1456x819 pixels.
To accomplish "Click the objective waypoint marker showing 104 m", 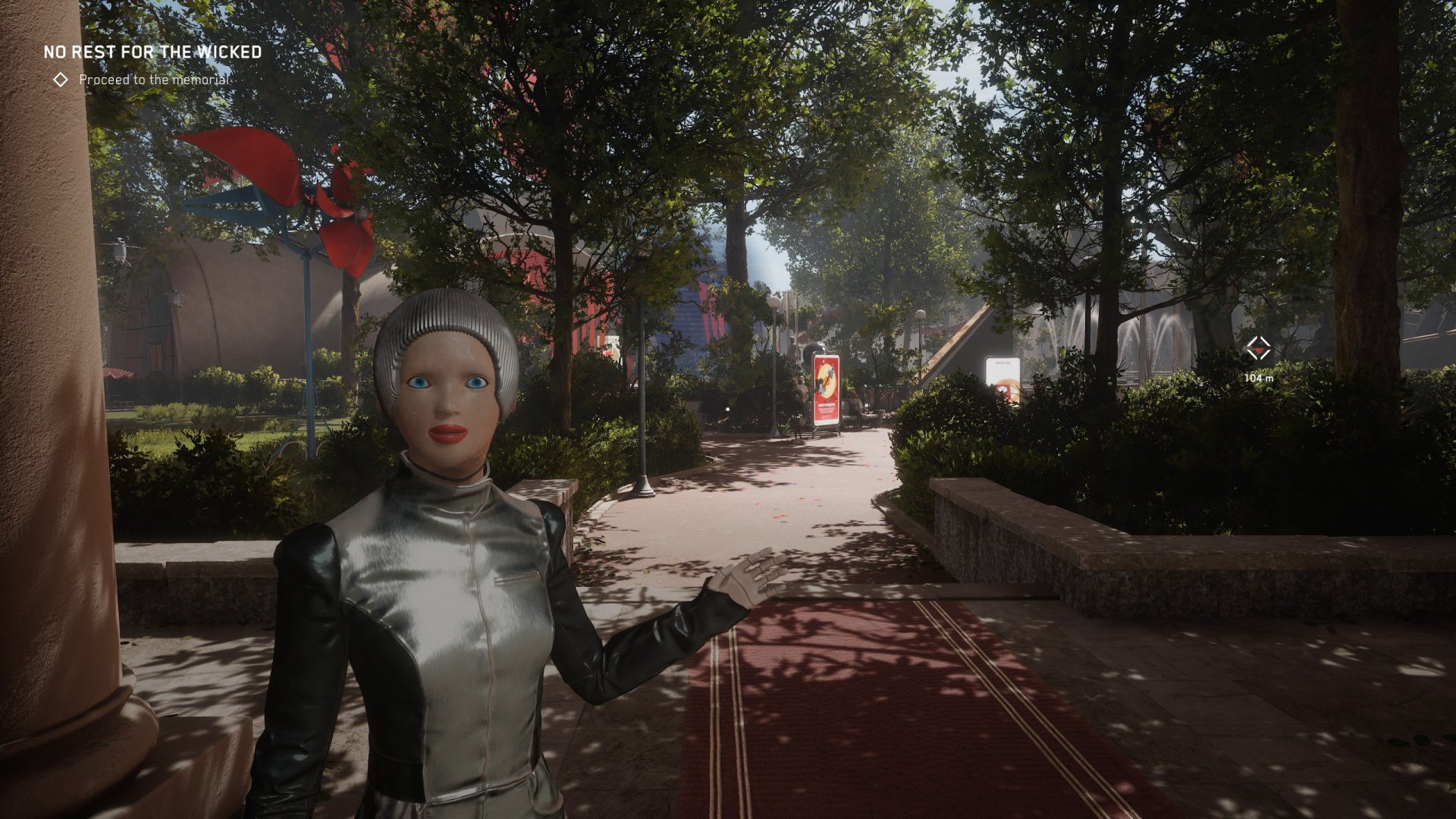I will 1258,350.
